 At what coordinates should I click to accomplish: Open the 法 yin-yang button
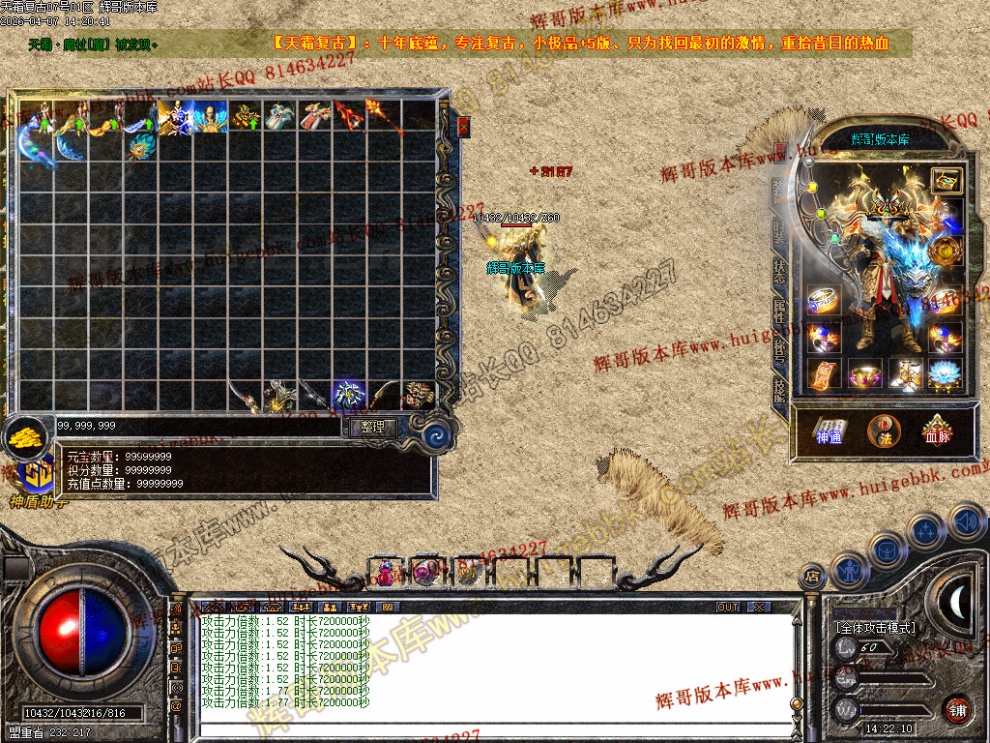pos(883,430)
